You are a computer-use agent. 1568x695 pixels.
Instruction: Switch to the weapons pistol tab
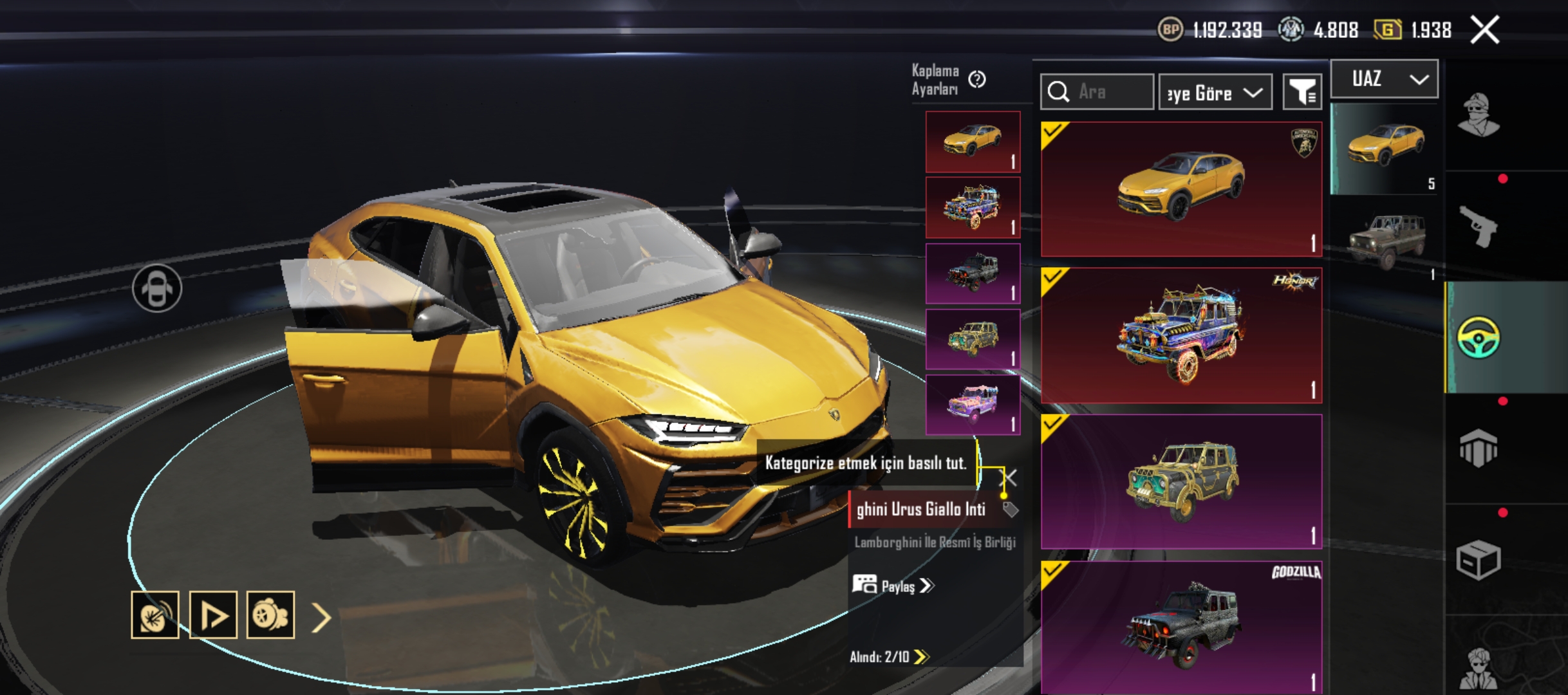1478,227
